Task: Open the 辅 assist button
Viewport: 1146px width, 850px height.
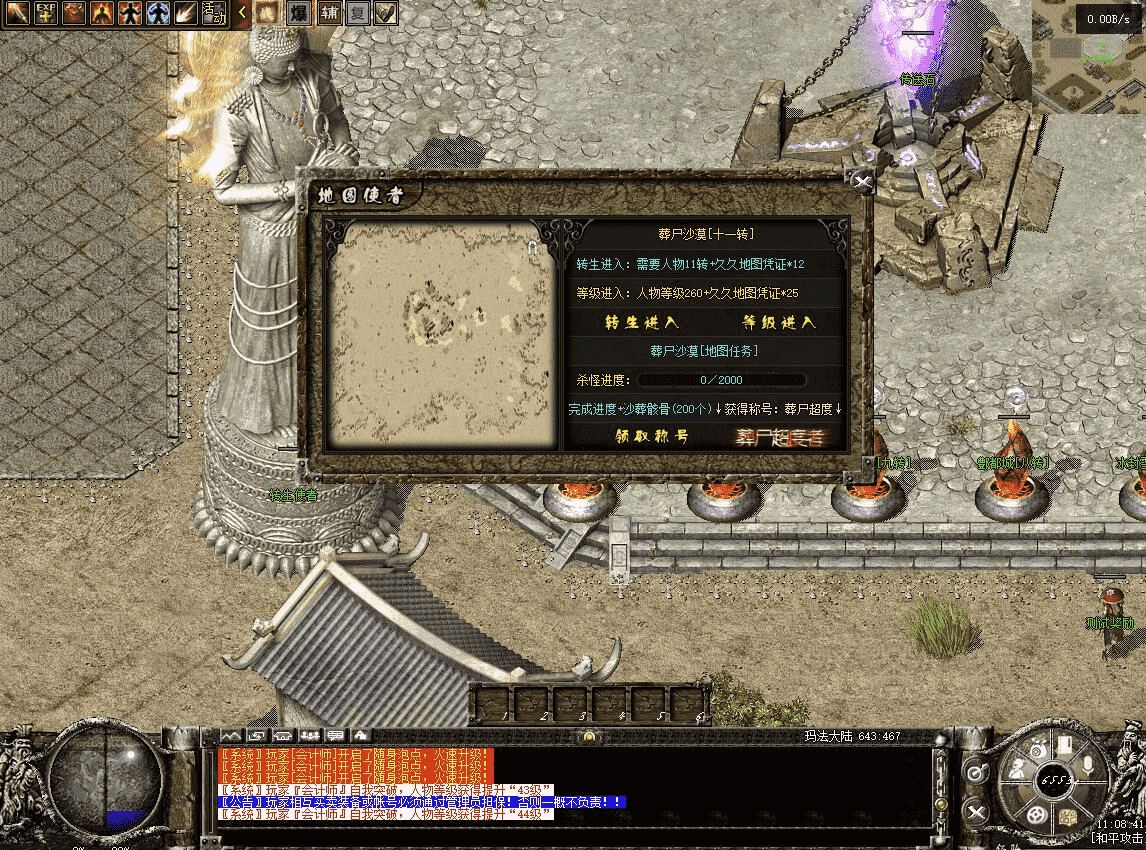Action: [x=330, y=13]
